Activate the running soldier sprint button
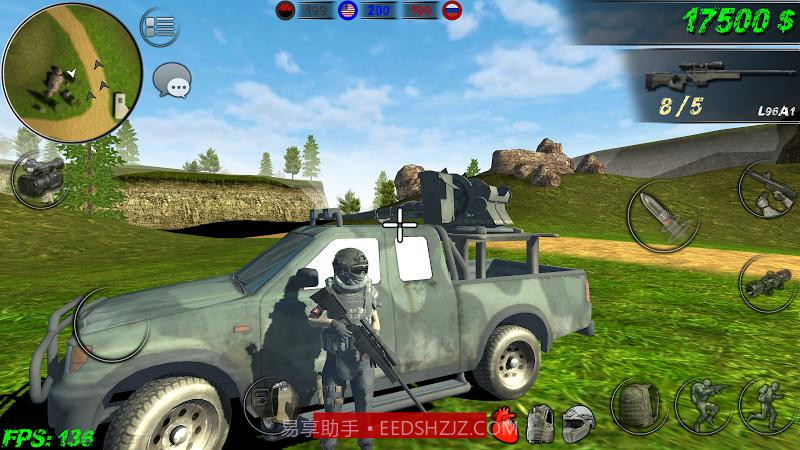 (x=766, y=405)
